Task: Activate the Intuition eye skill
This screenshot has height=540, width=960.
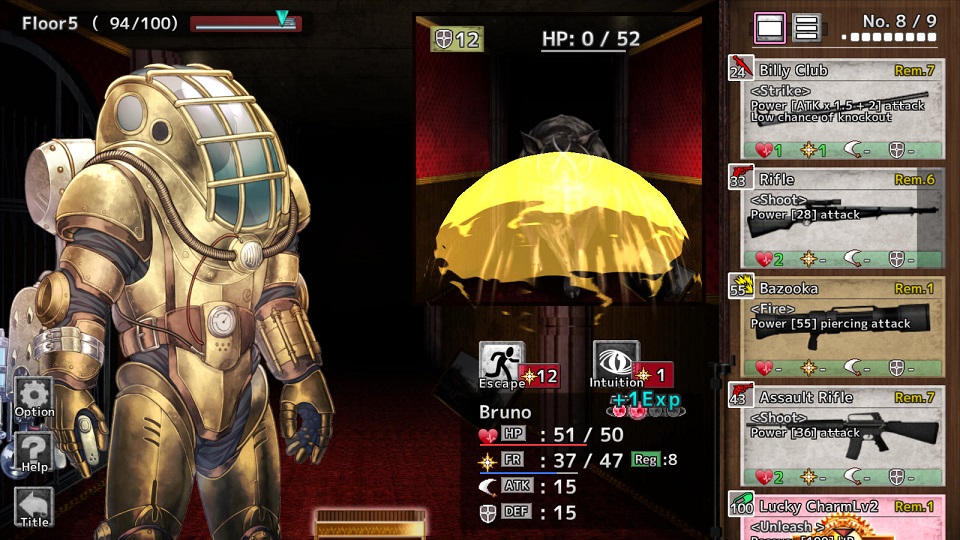Action: coord(616,365)
